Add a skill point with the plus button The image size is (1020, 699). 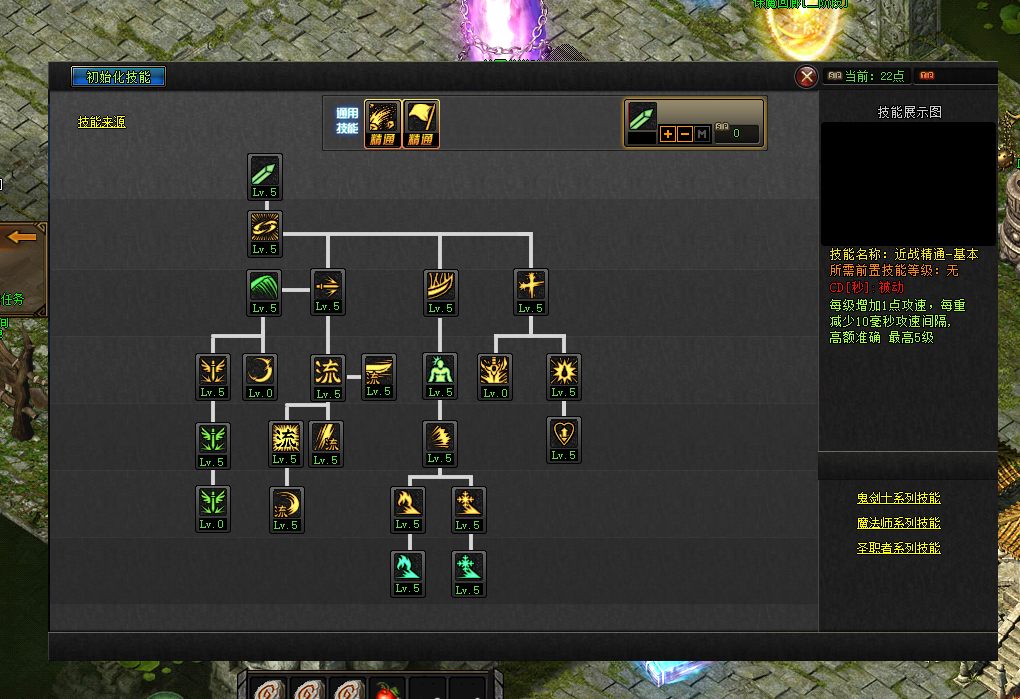(x=668, y=134)
